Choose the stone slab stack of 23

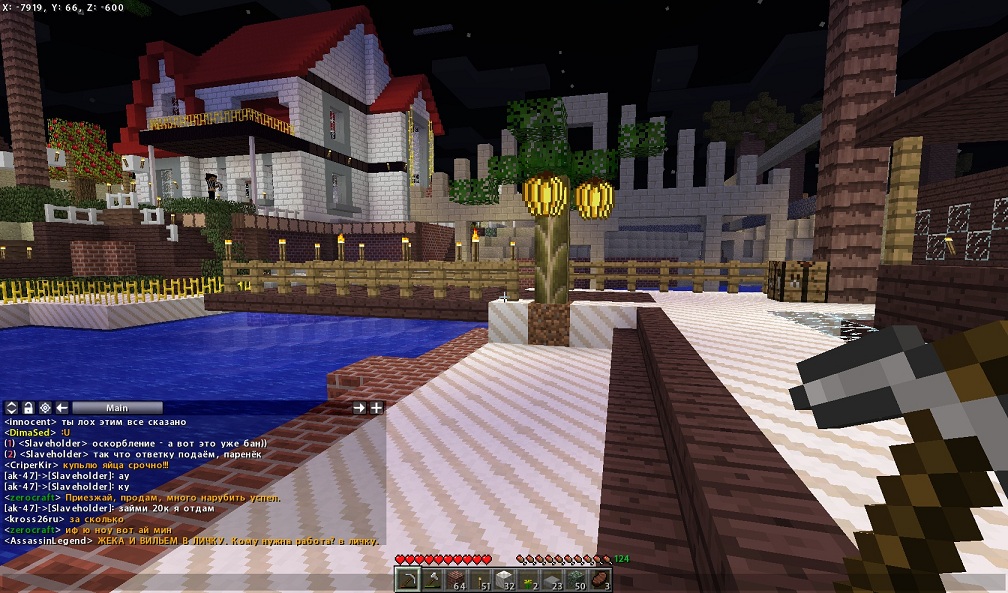point(552,580)
